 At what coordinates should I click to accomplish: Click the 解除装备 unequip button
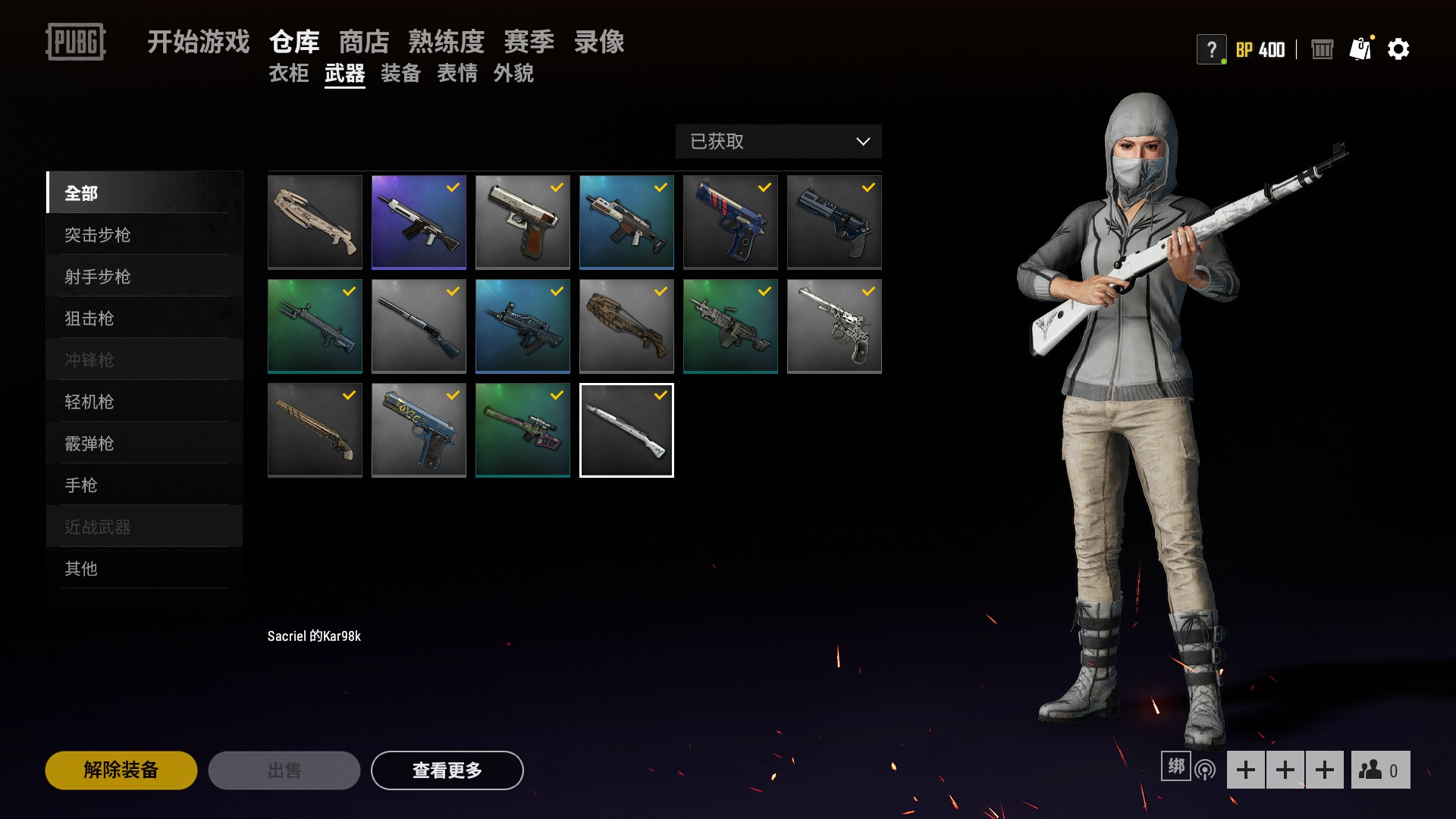point(121,770)
